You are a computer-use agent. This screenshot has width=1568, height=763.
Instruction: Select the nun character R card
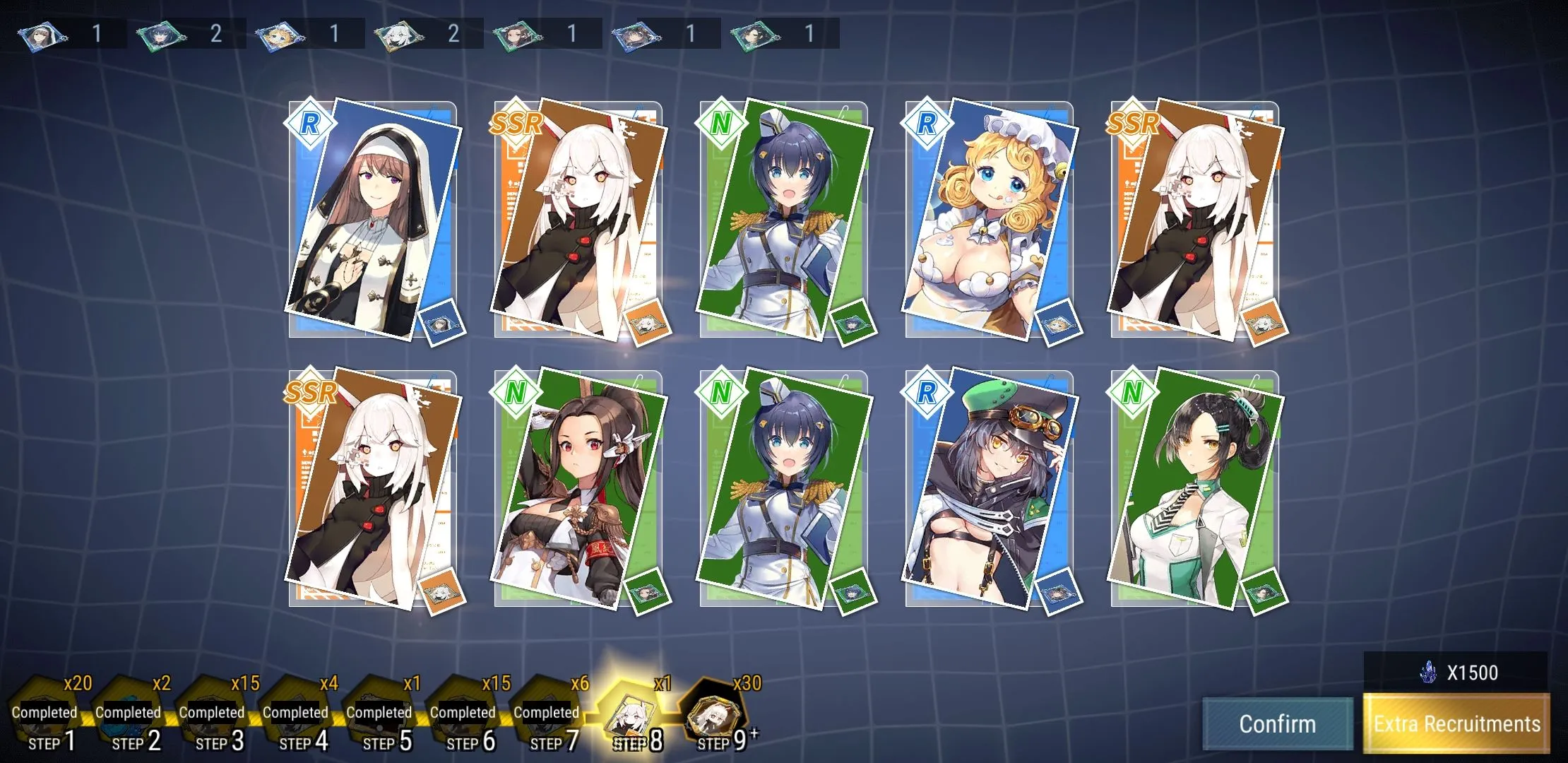click(x=372, y=219)
